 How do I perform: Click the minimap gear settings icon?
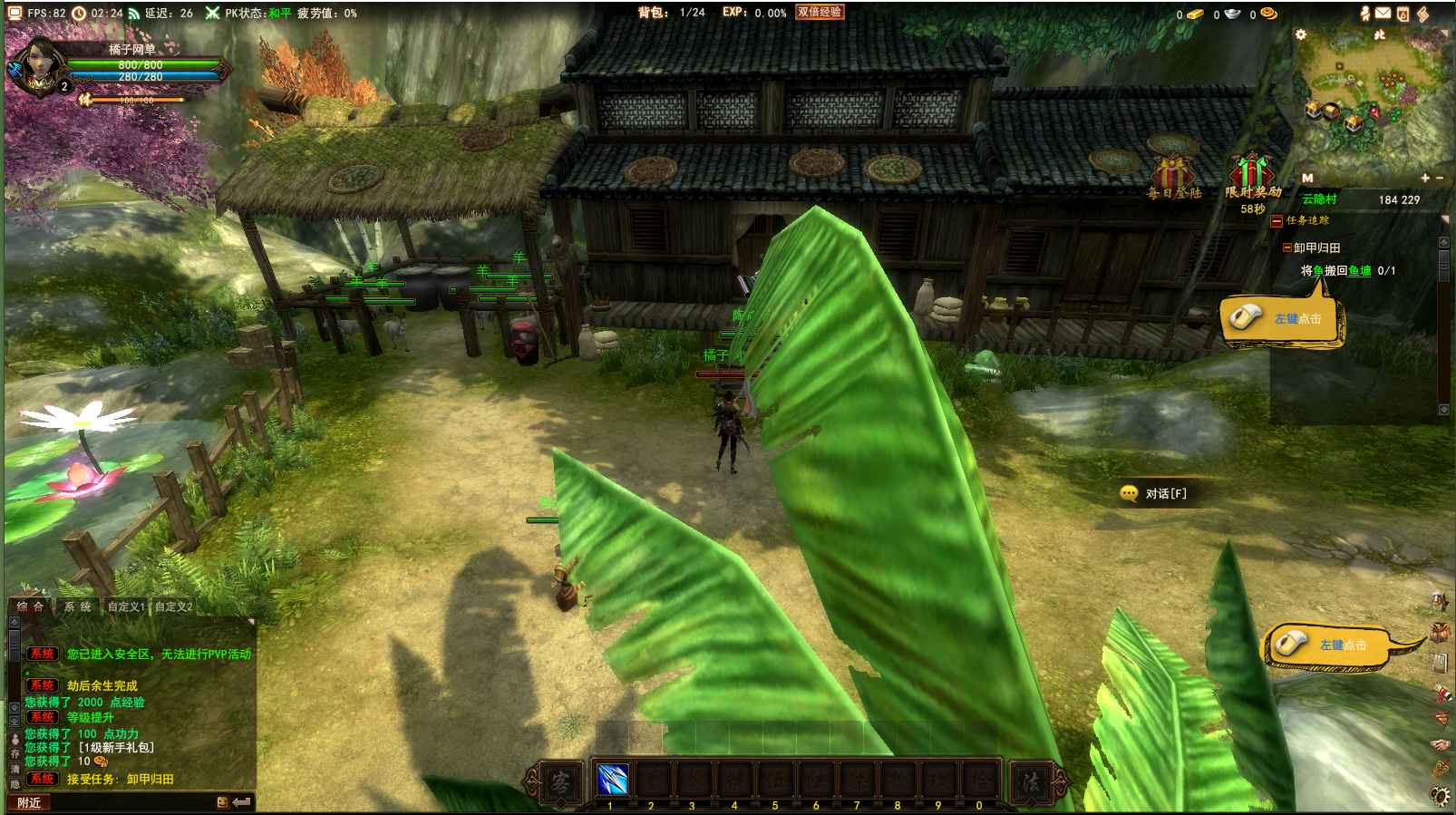click(1301, 35)
